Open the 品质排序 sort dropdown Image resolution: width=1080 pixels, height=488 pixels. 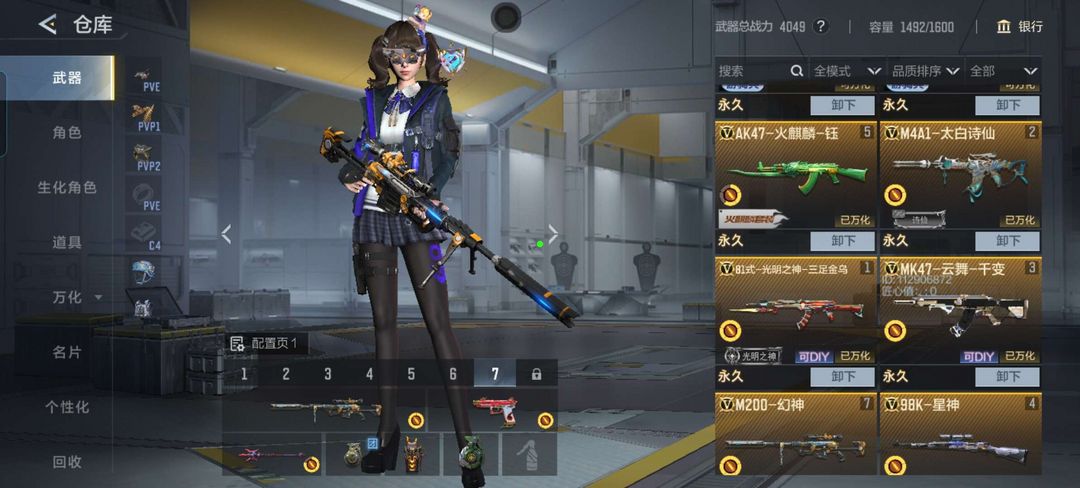click(x=925, y=71)
